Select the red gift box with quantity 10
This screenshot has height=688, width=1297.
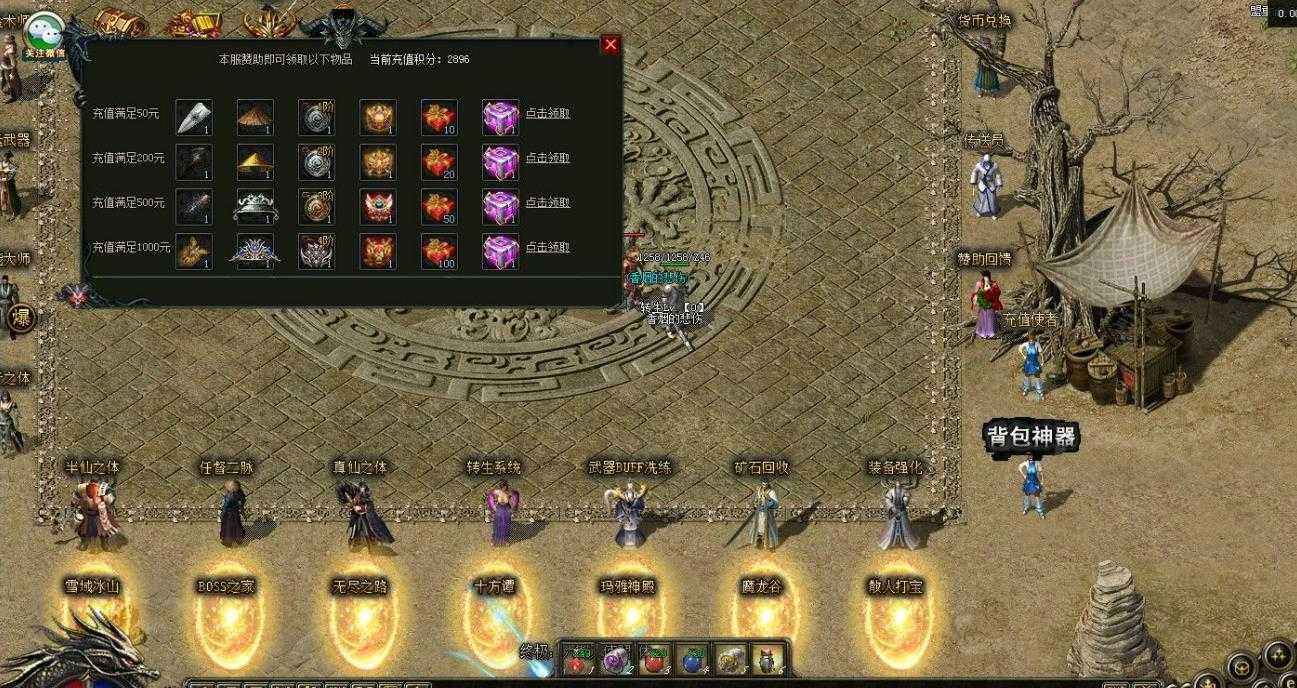439,117
